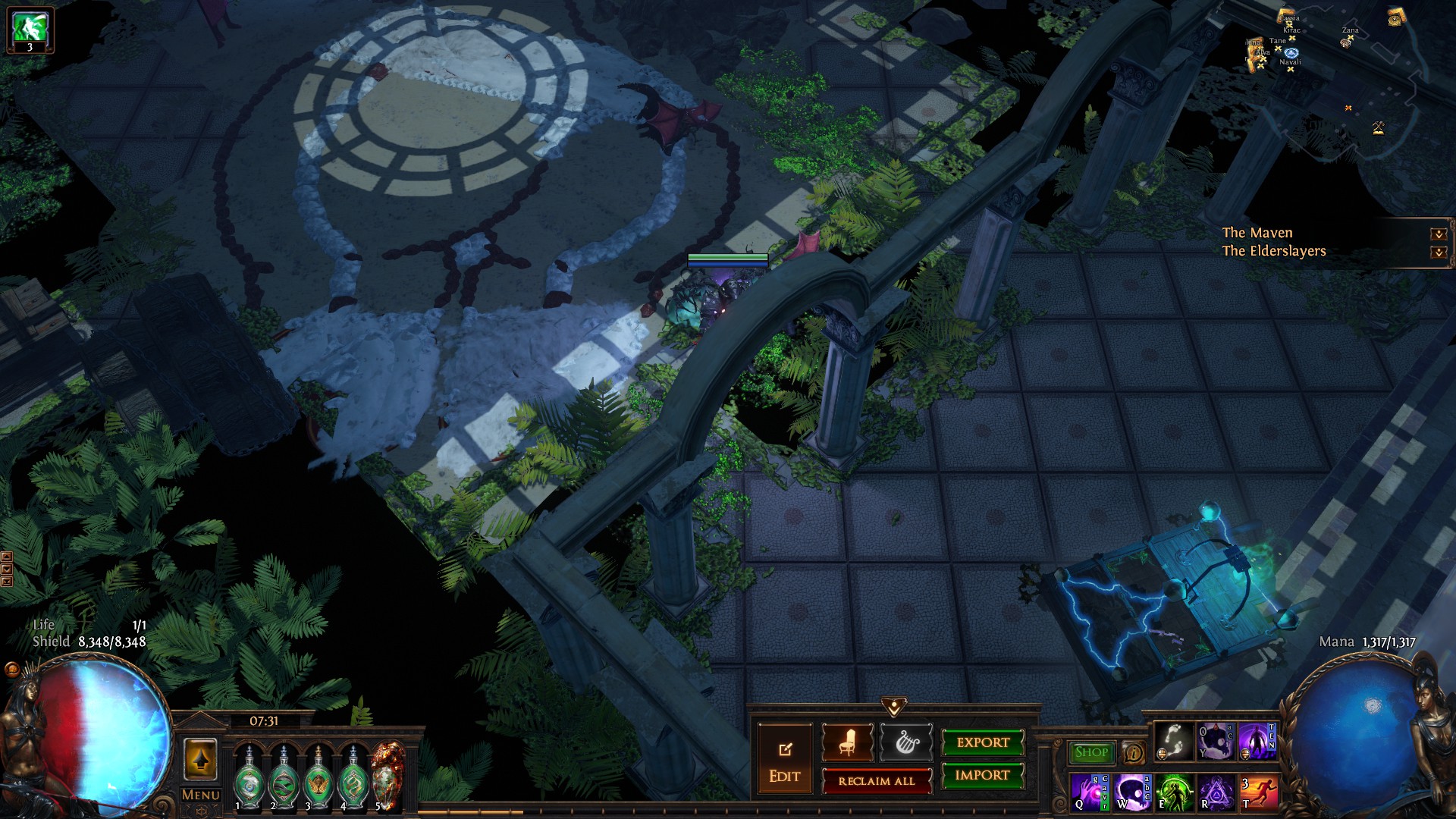This screenshot has width=1456, height=819.
Task: Open the Menu button
Action: 200,795
